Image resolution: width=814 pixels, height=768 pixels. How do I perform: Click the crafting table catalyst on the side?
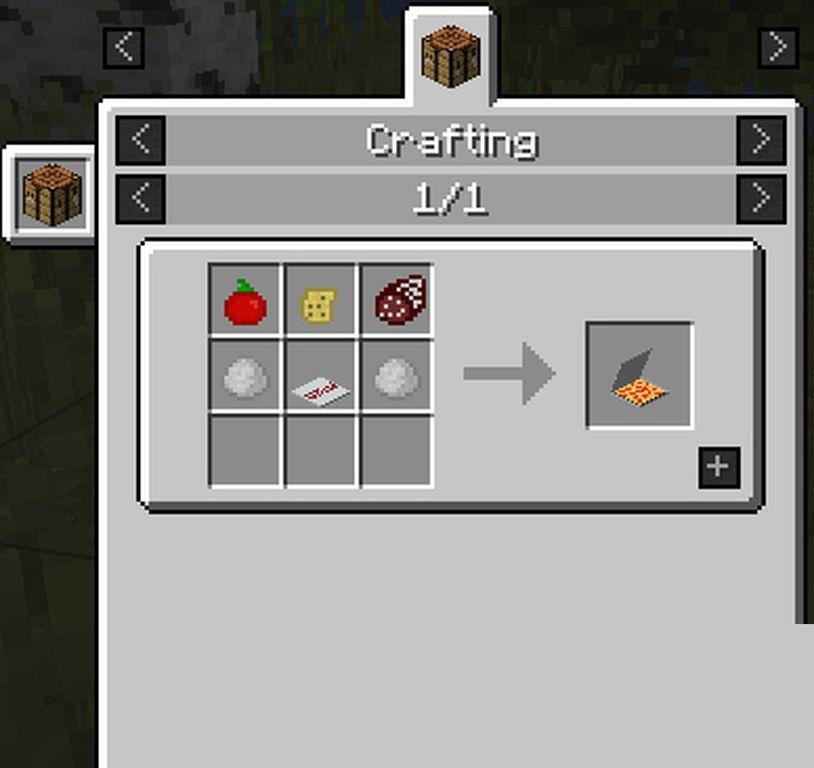pyautogui.click(x=52, y=194)
